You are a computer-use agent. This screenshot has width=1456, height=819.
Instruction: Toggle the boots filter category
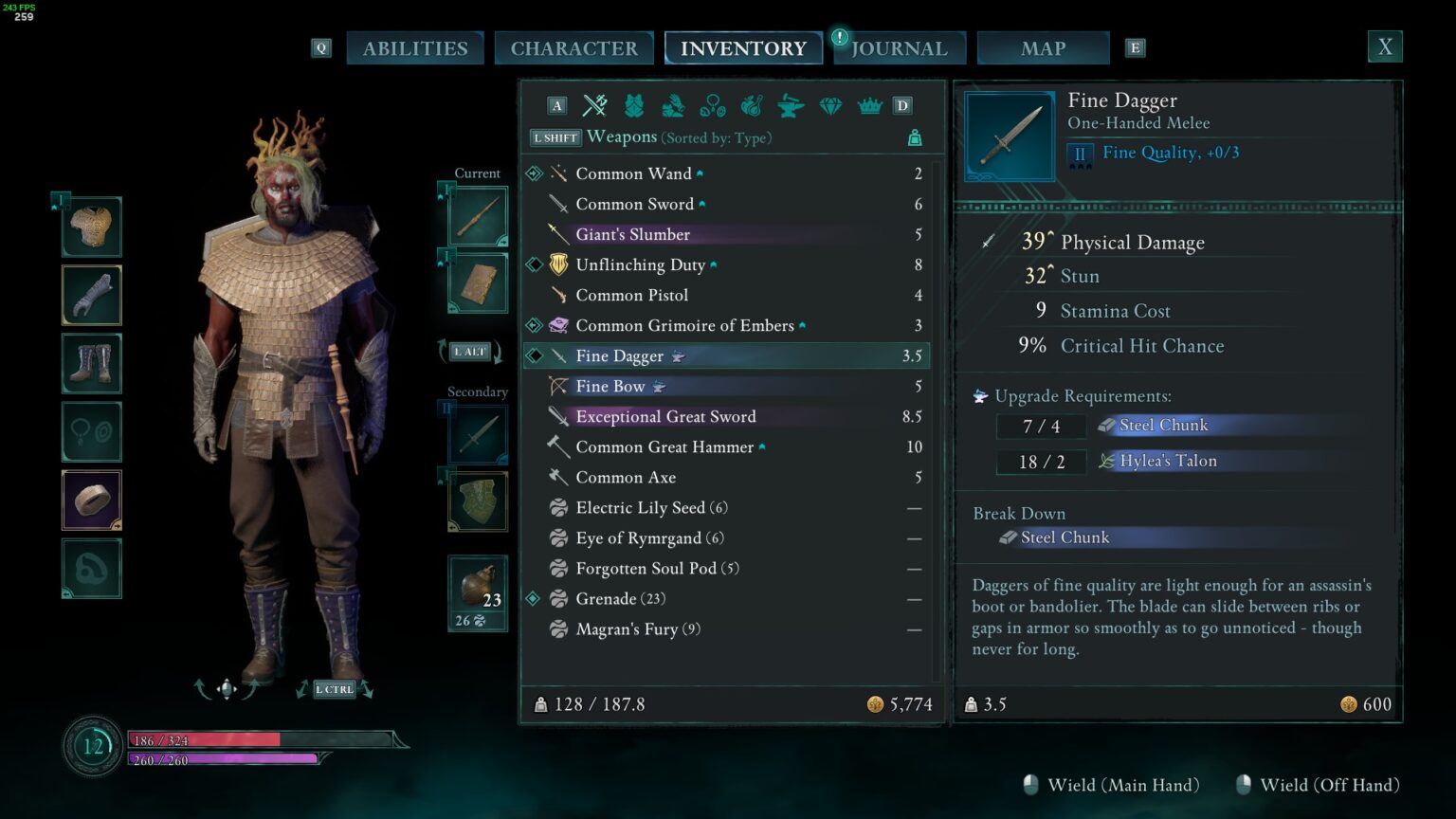[671, 106]
